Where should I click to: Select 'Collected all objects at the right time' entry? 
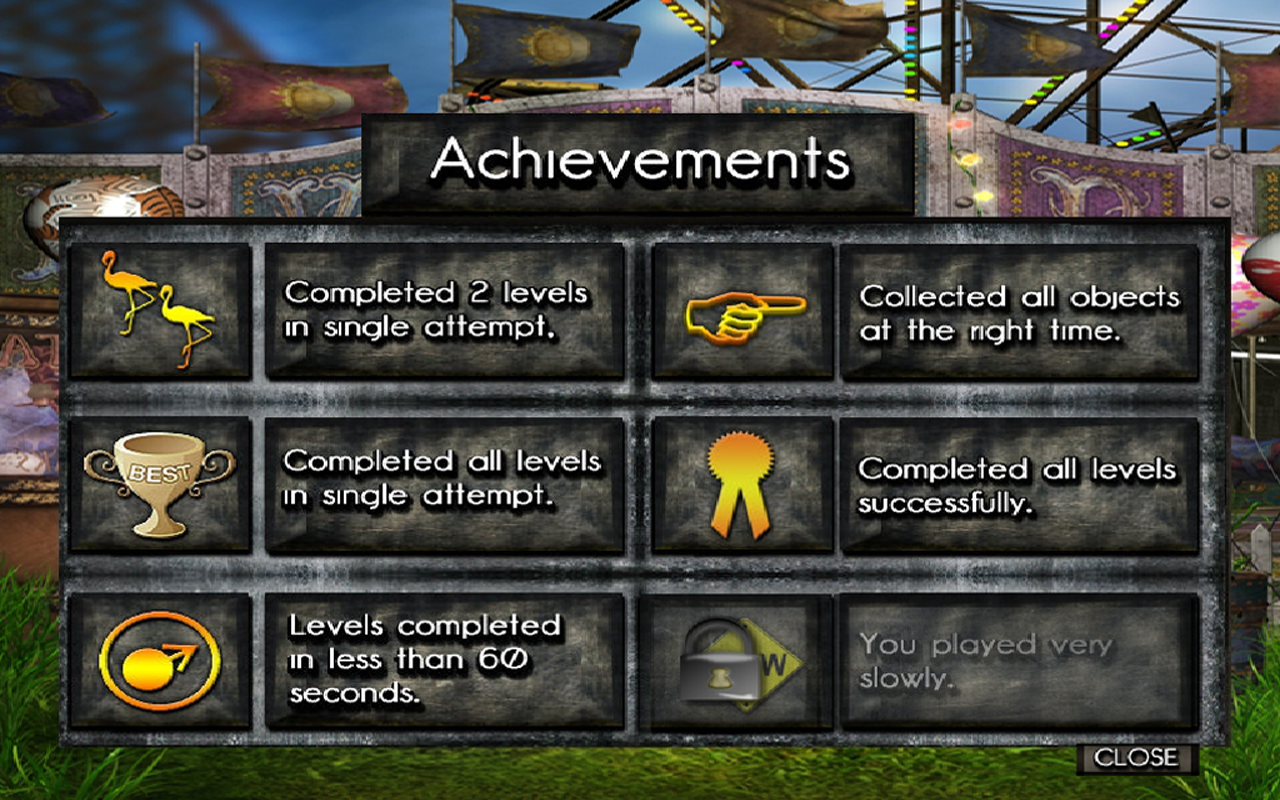coord(1019,312)
